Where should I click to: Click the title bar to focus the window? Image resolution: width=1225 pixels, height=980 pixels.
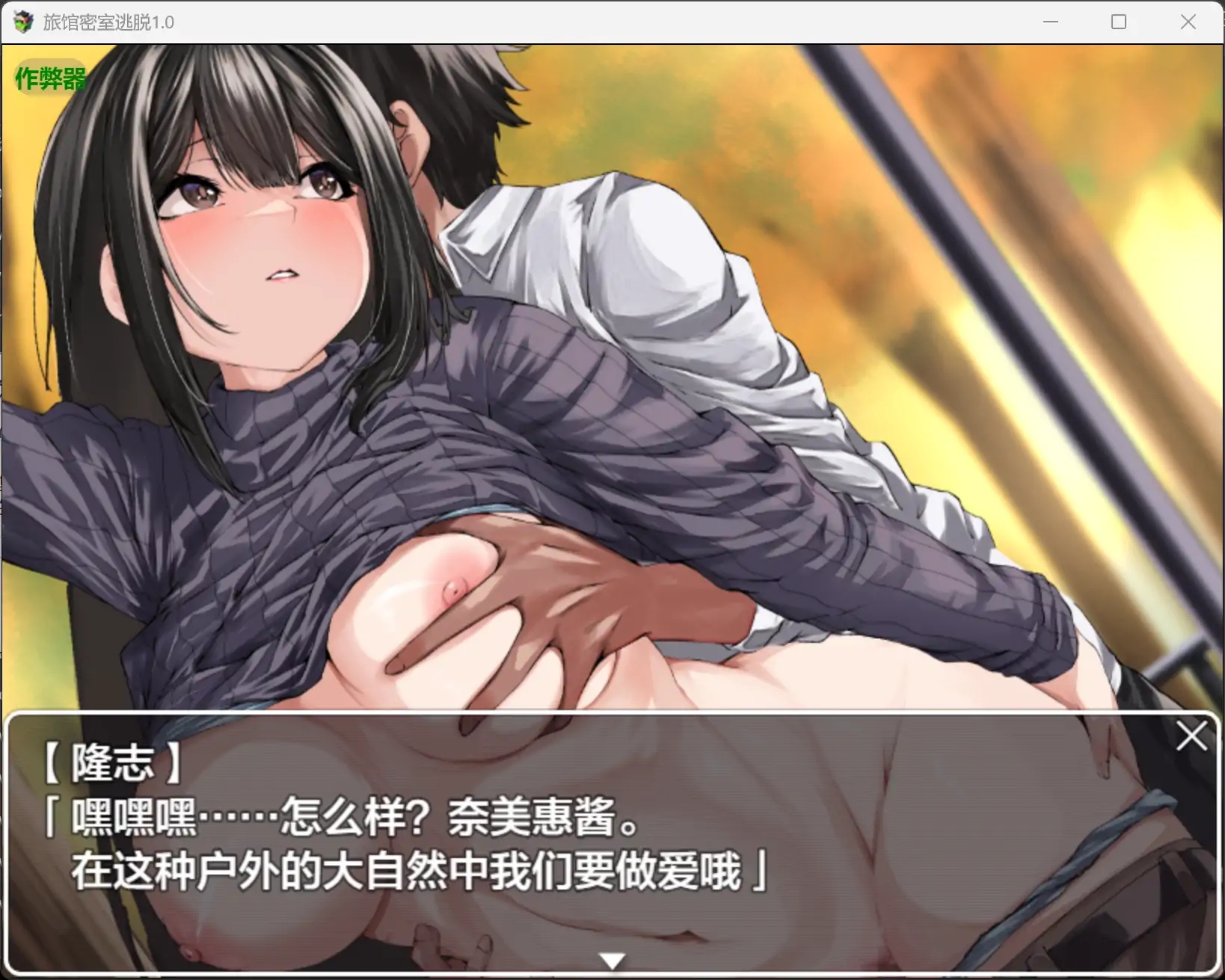(524, 22)
